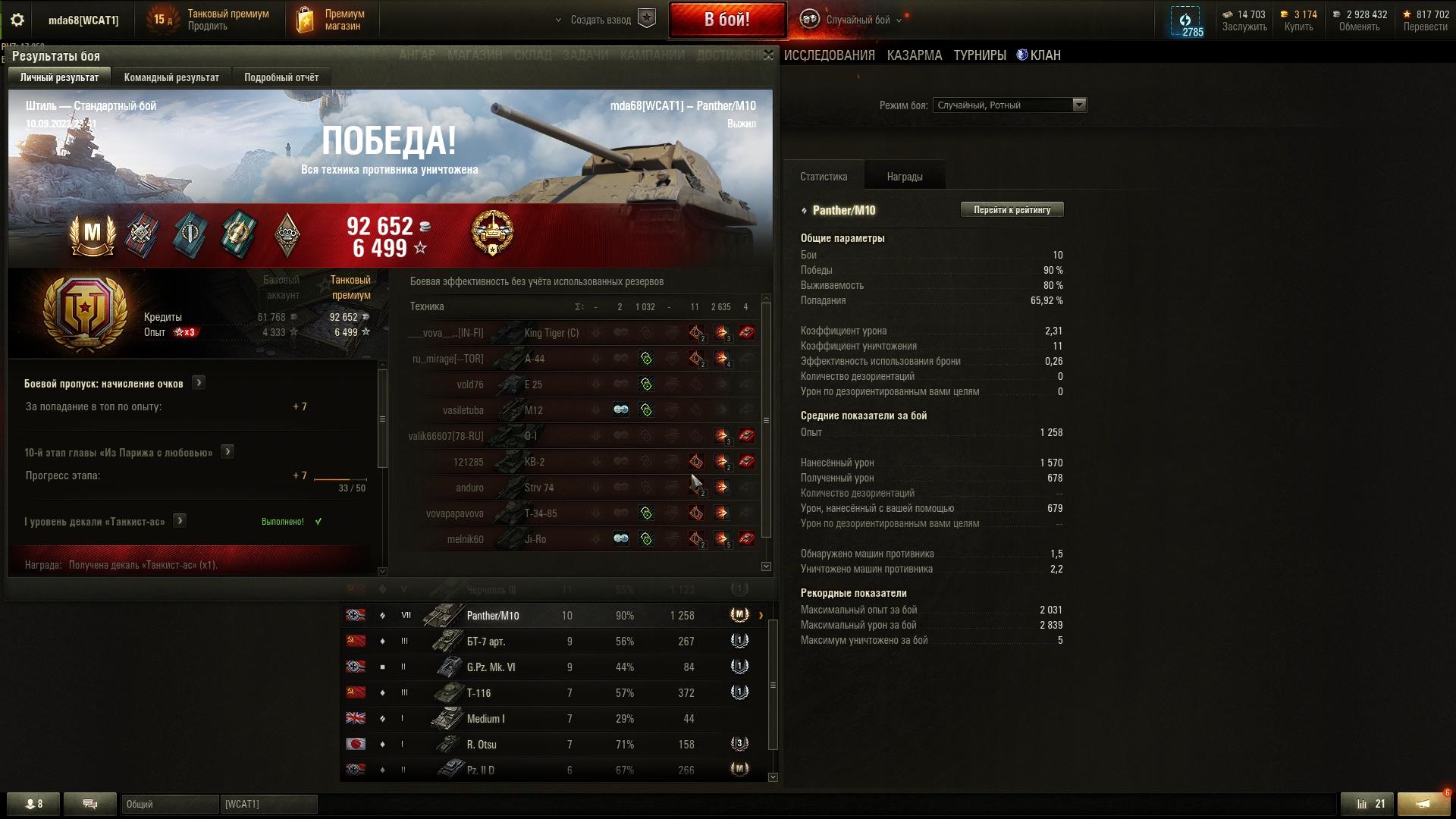Switch to the "Награды" statistics tab
This screenshot has height=819, width=1456.
coord(905,177)
